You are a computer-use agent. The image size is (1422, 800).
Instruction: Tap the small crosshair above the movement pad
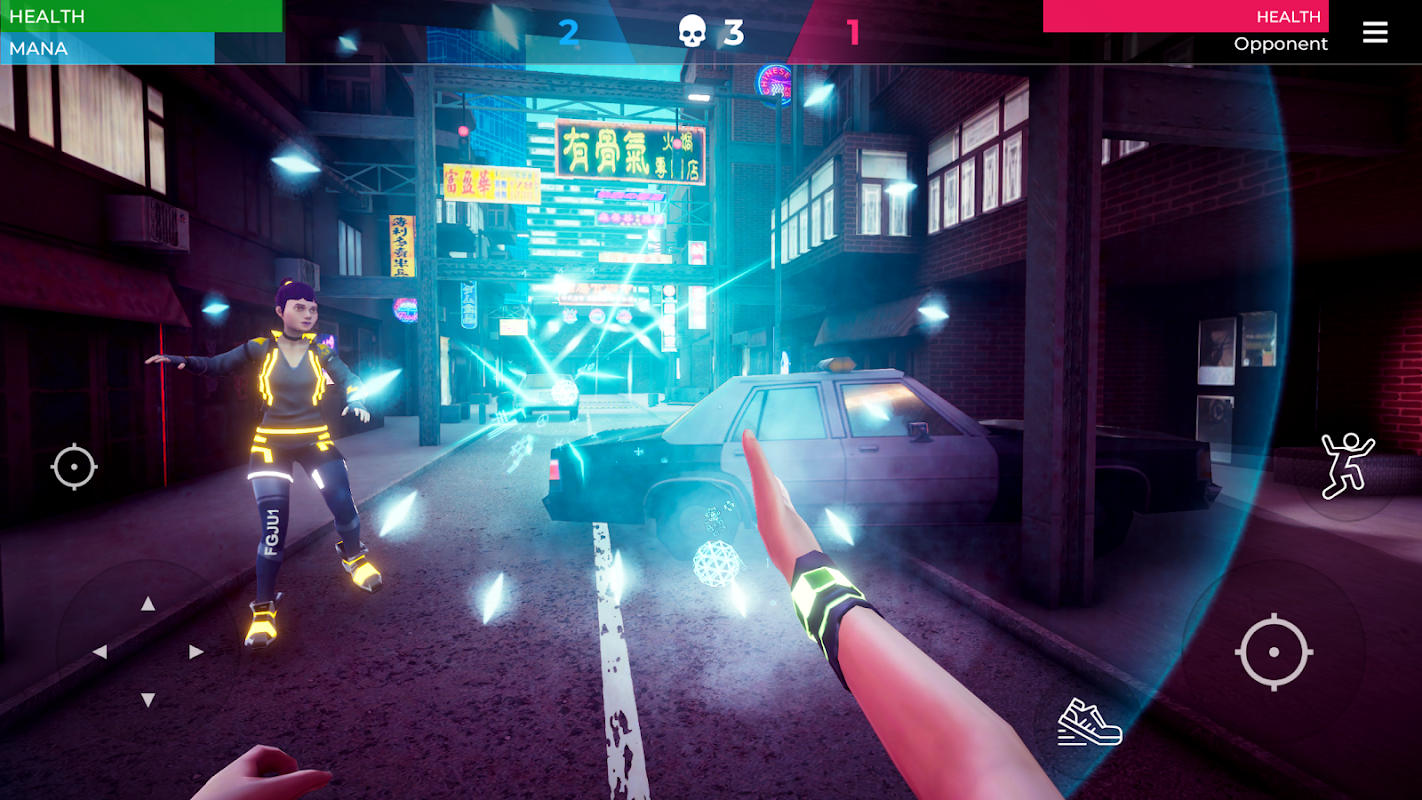74,467
